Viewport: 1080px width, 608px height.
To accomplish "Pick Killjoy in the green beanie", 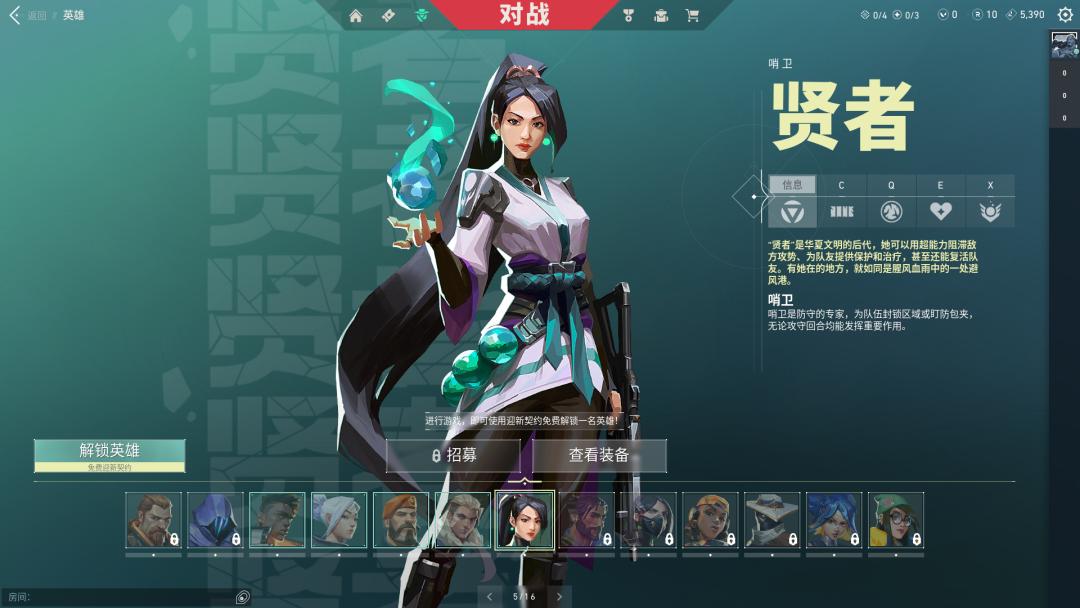I will 895,520.
